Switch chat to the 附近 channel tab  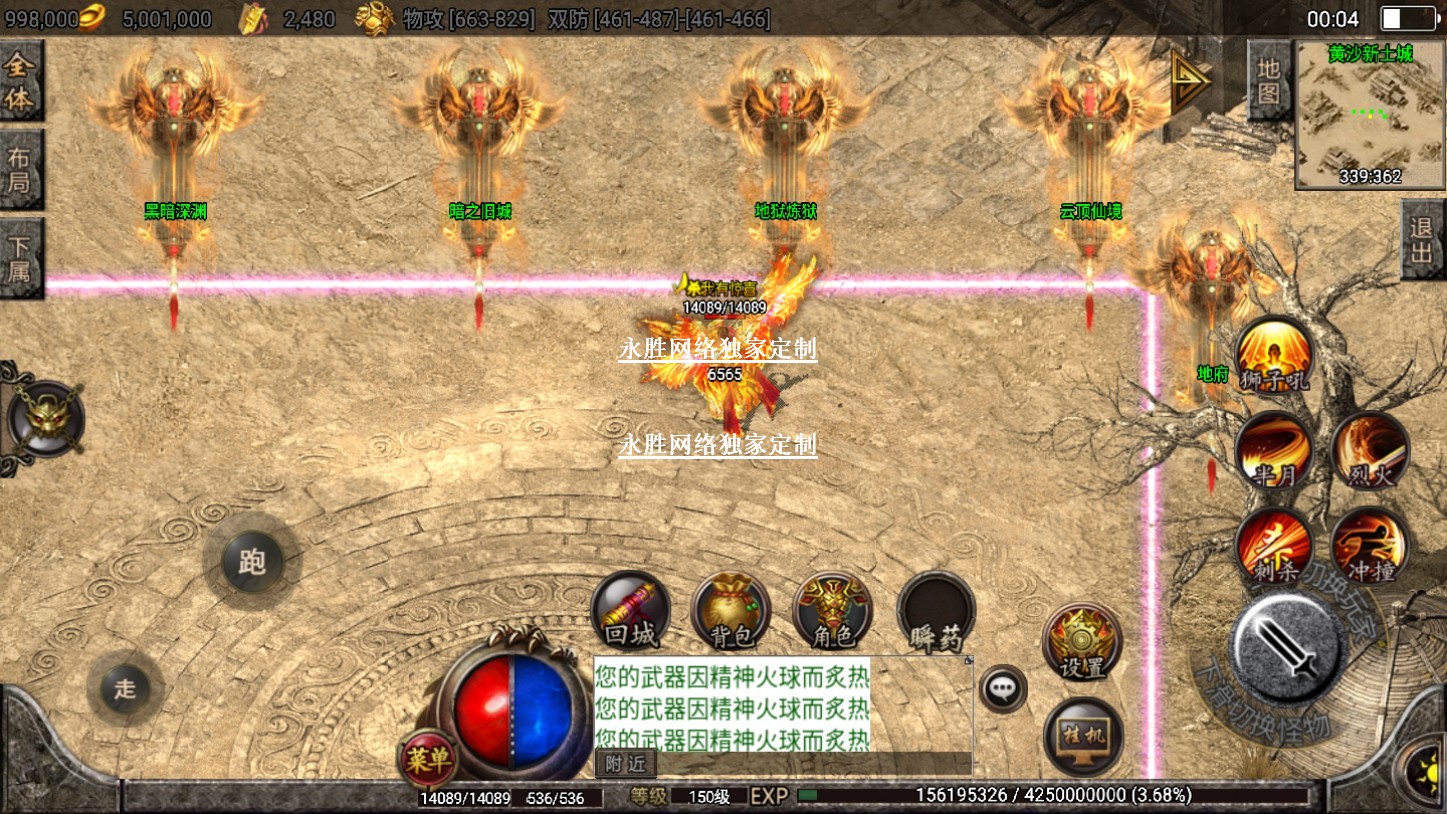626,764
